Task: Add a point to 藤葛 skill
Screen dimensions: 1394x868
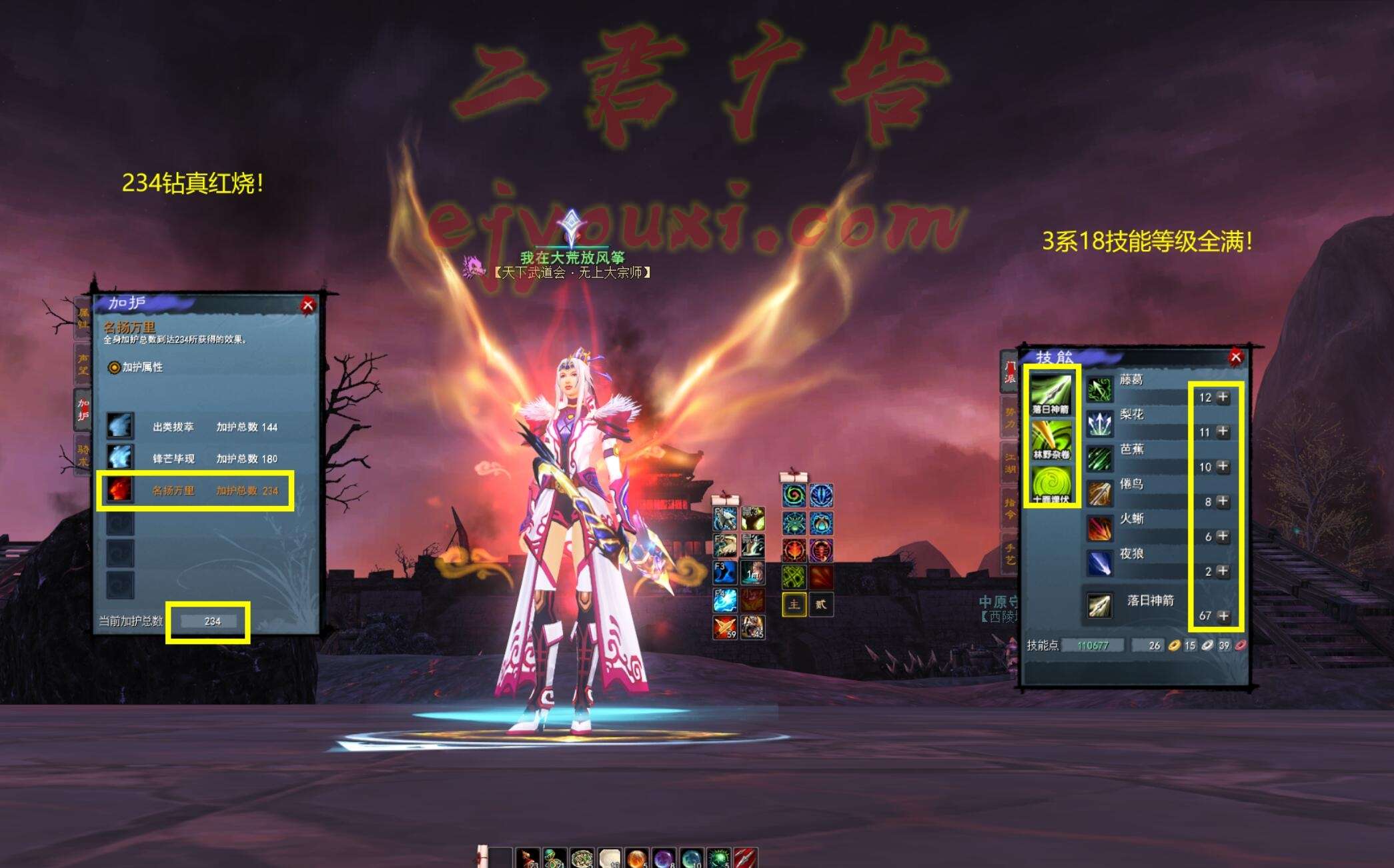Action: click(1223, 397)
